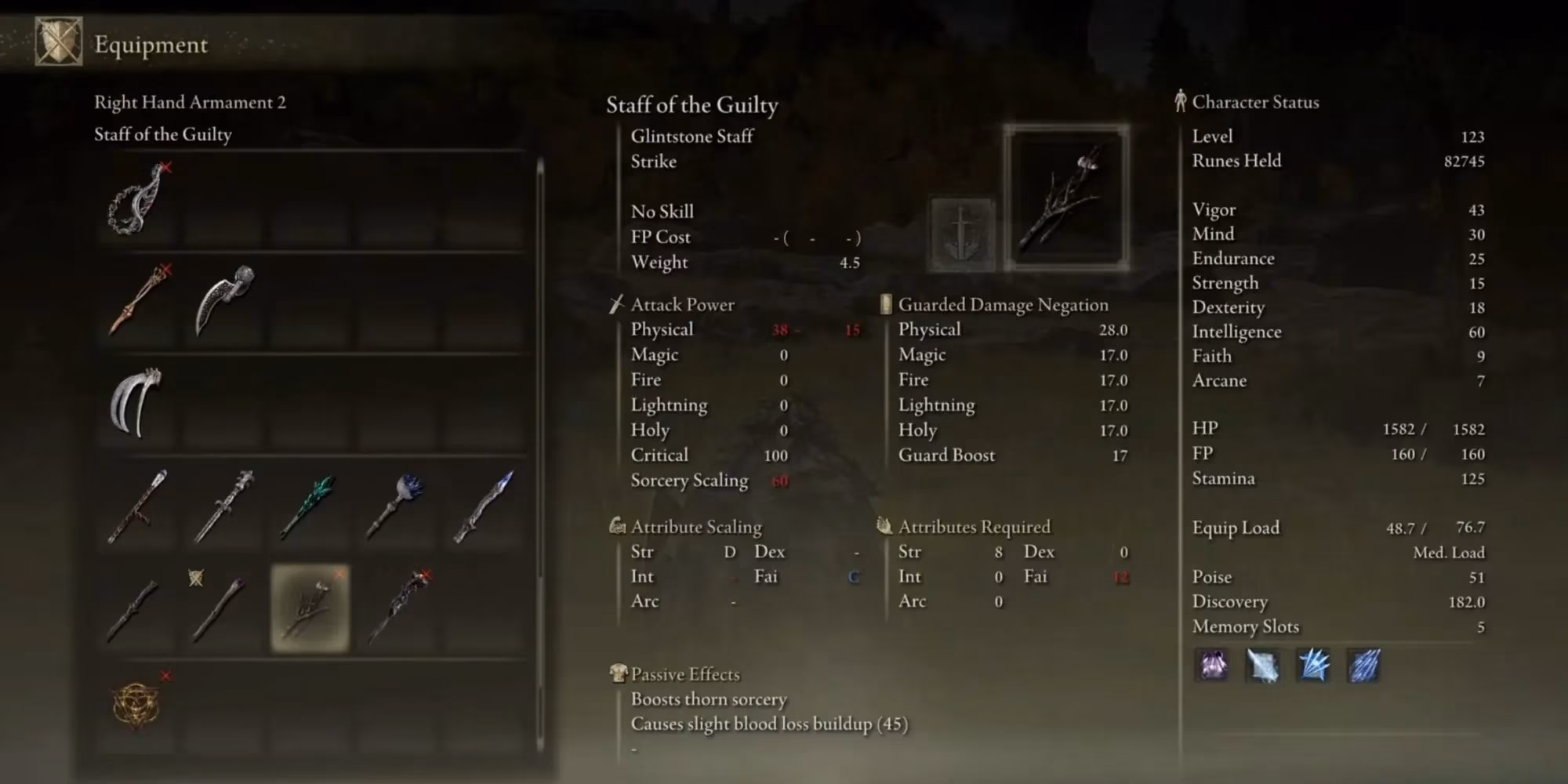This screenshot has width=1568, height=784.
Task: Click the Attack Power crossed-sword icon
Action: [x=617, y=304]
